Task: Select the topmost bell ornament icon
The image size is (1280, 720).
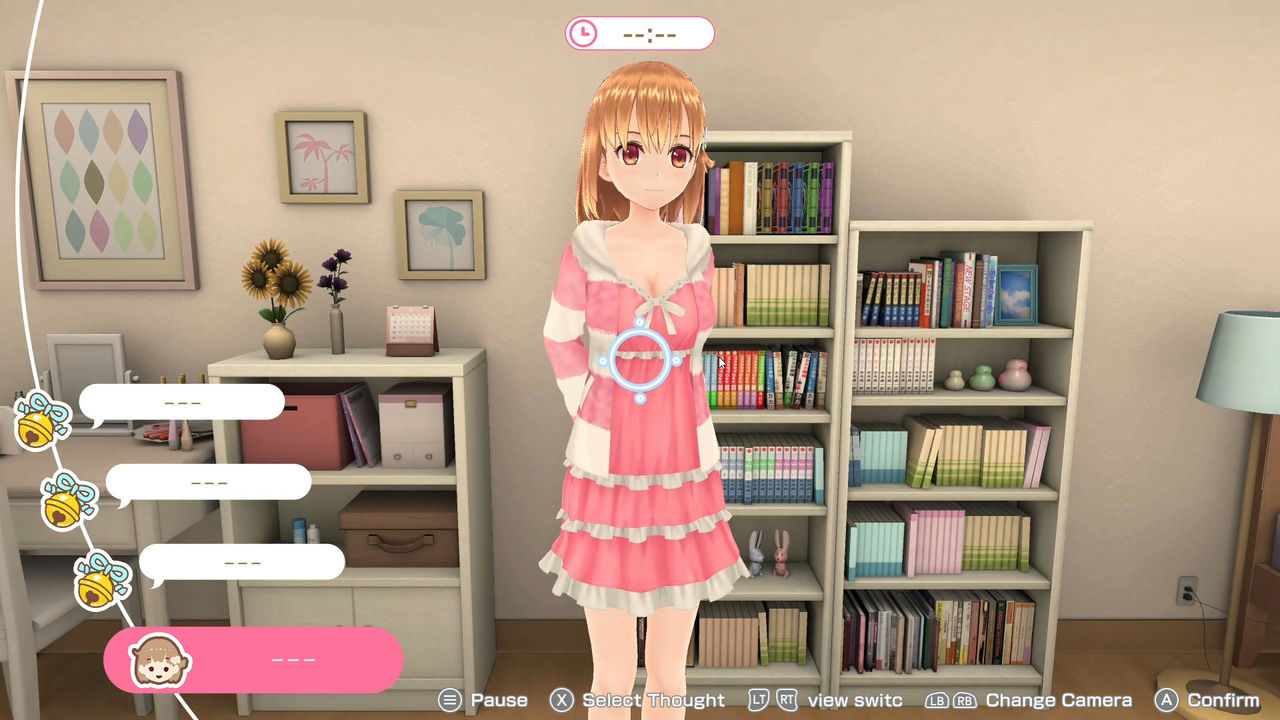Action: tap(37, 417)
